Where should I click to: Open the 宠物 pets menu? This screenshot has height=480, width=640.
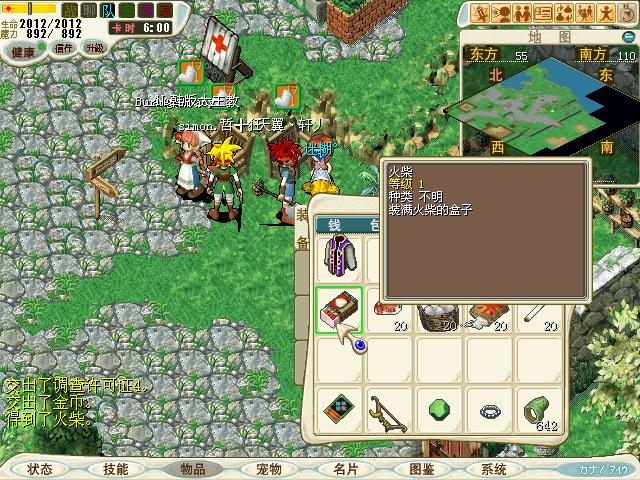(269, 468)
